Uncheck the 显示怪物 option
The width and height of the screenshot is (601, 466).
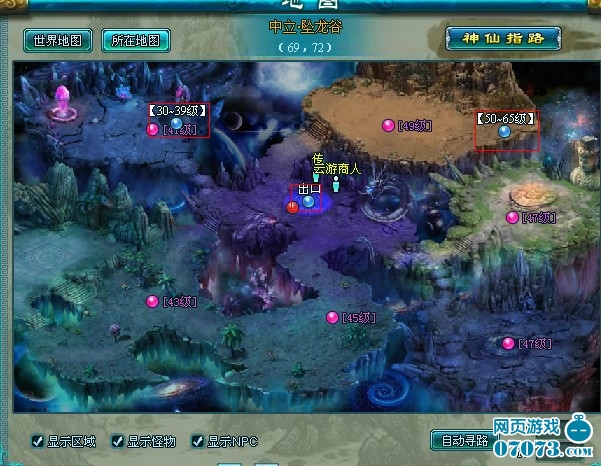tap(117, 441)
